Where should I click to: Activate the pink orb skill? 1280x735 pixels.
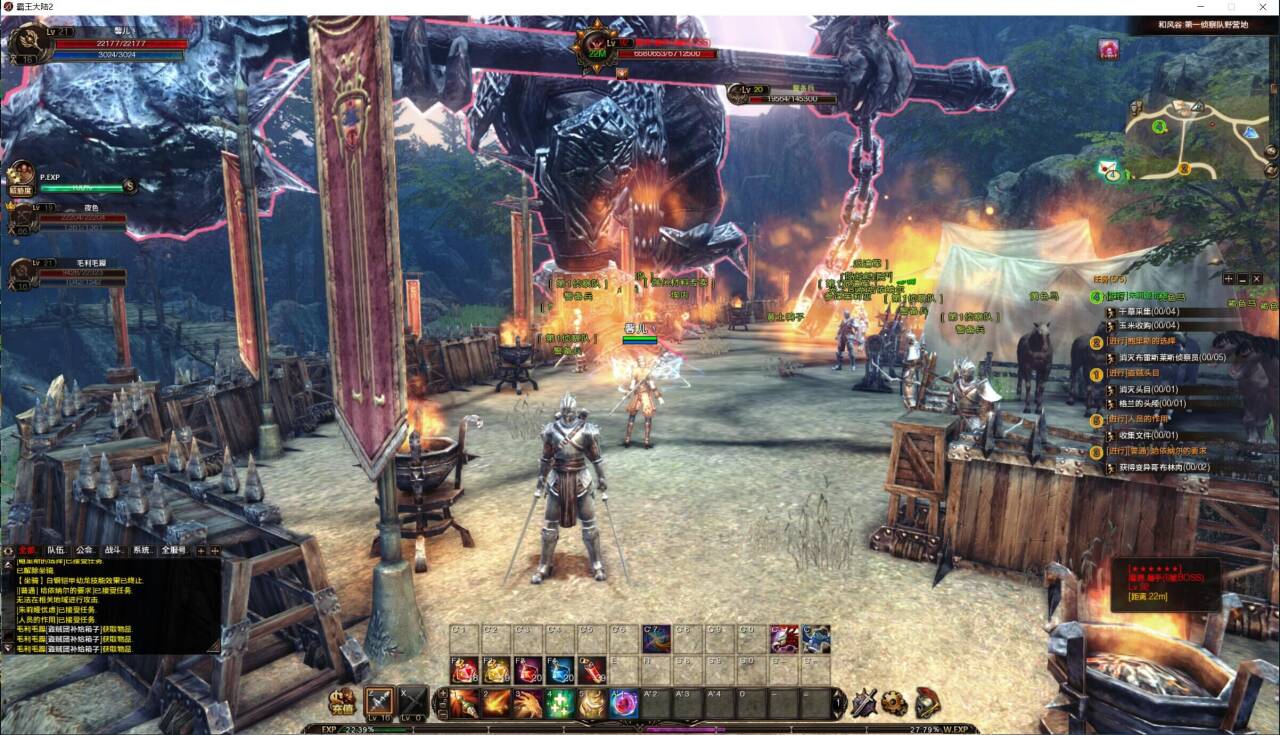pos(625,703)
